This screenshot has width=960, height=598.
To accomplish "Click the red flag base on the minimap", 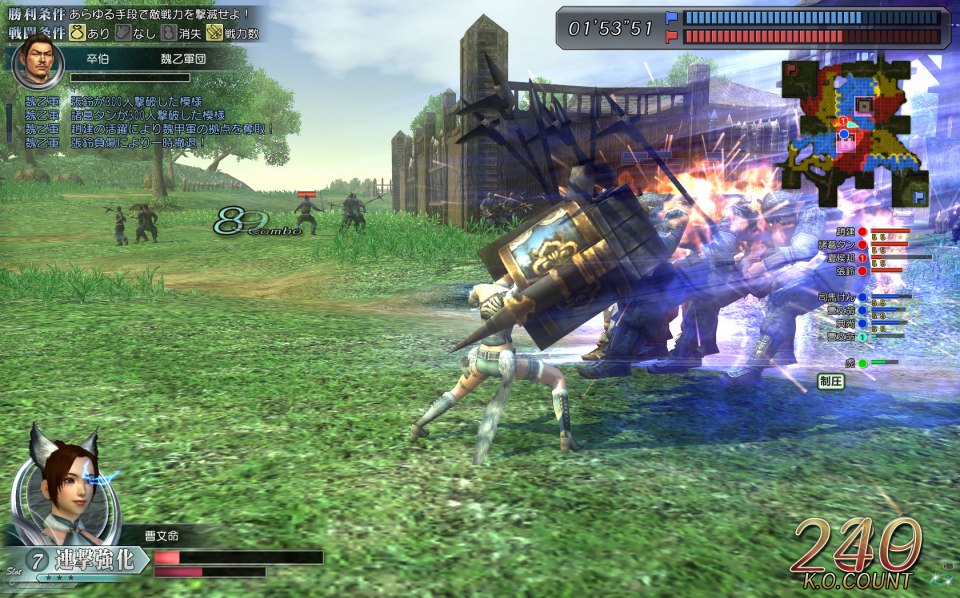I will 791,70.
